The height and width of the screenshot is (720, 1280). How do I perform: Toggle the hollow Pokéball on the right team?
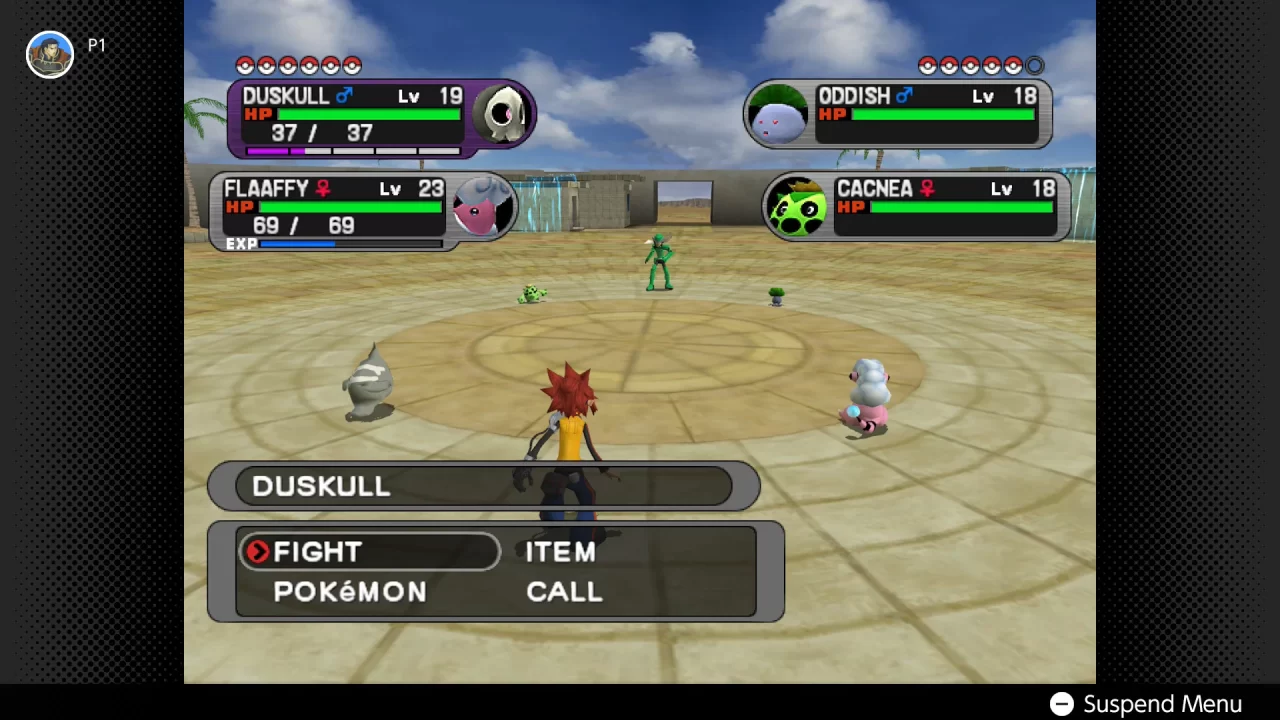1034,66
